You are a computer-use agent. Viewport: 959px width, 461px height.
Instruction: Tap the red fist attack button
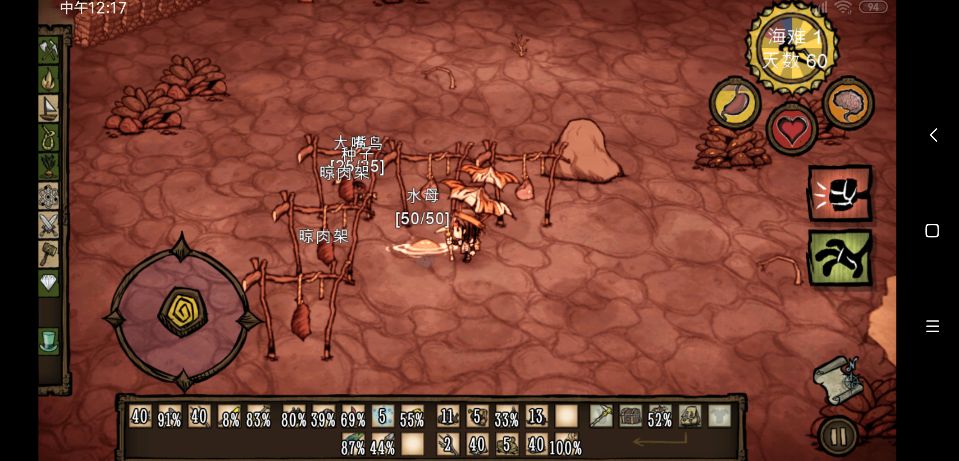coord(839,193)
